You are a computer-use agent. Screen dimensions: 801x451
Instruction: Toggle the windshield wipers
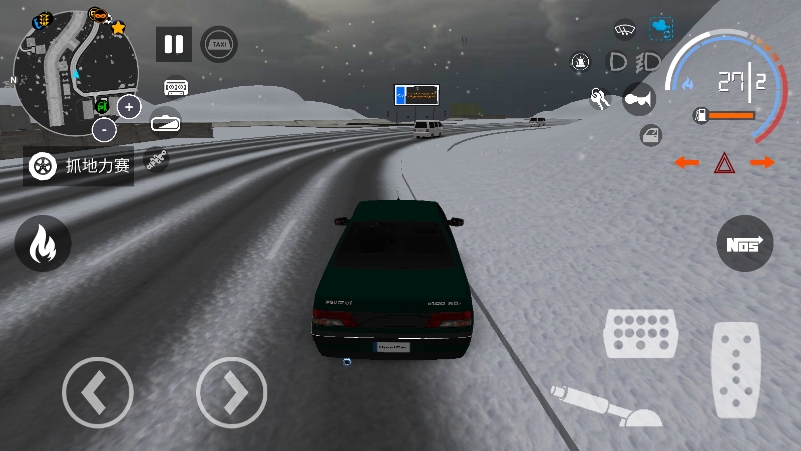(625, 29)
